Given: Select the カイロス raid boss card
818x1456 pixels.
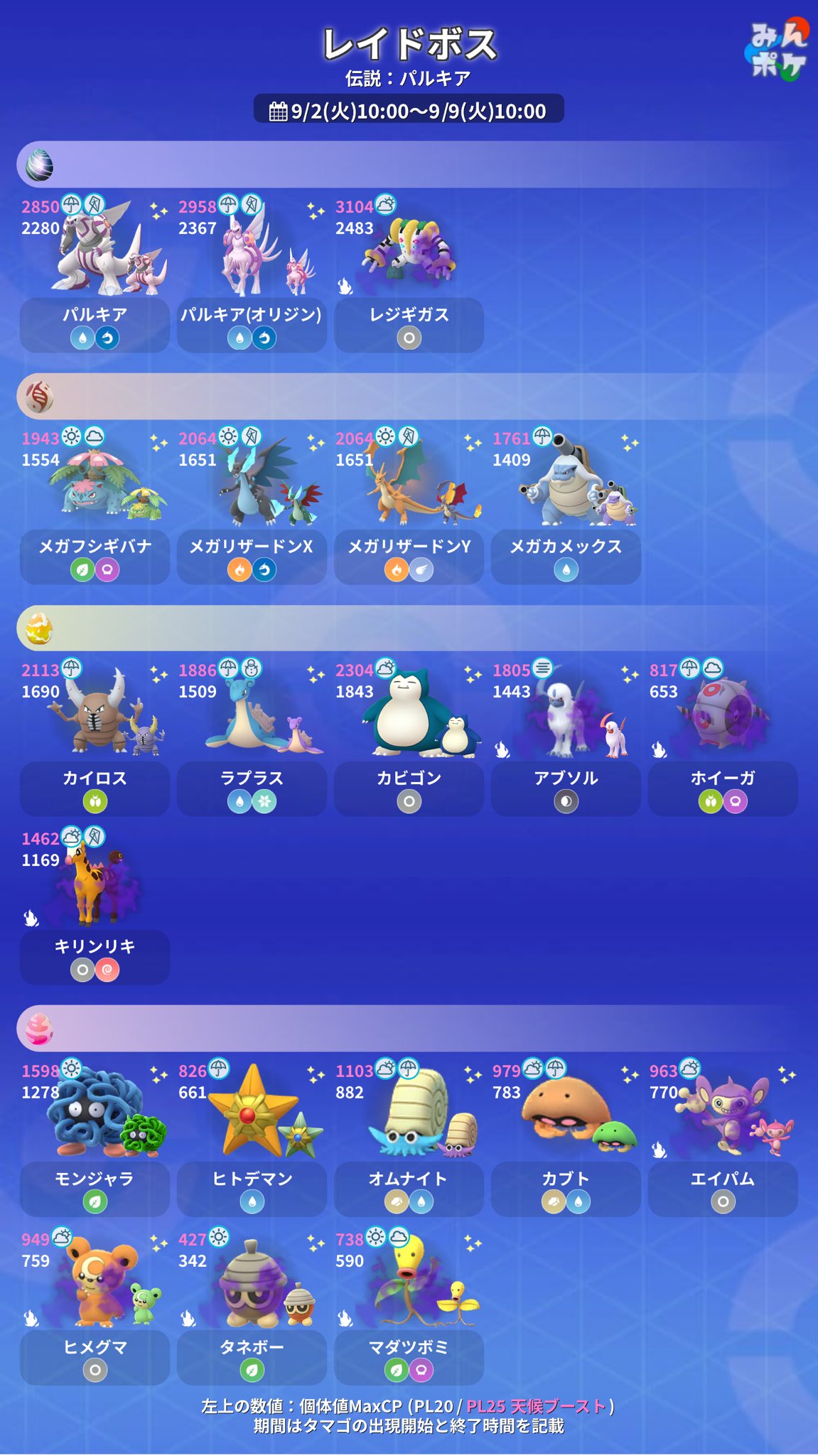Looking at the screenshot, I should point(95,738).
